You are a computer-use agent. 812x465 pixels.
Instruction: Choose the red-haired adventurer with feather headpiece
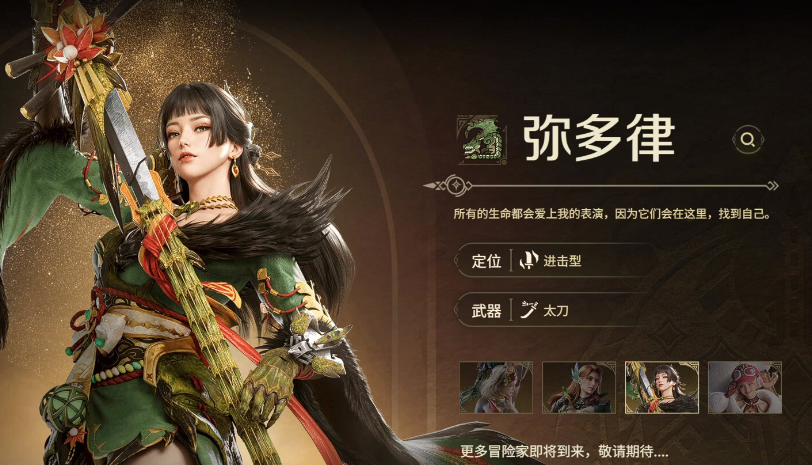tap(579, 388)
